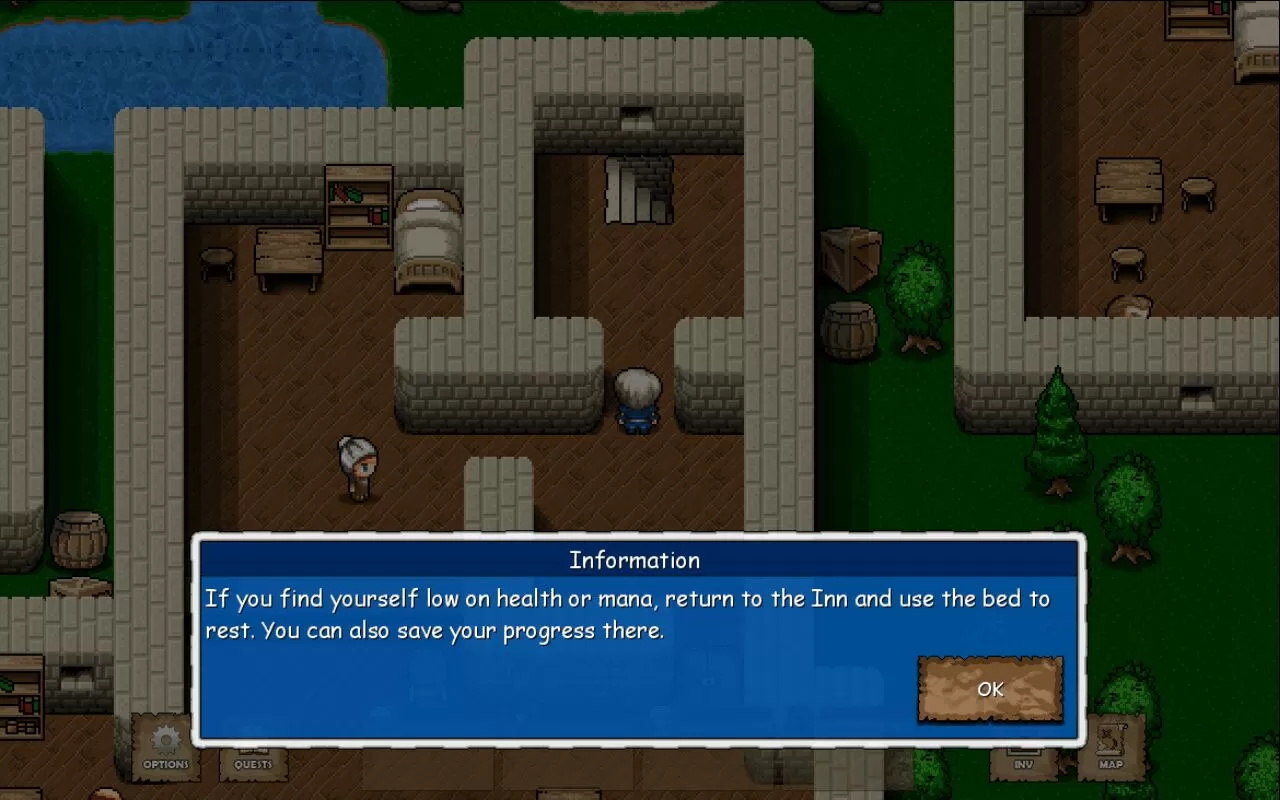Open the Options gear menu
This screenshot has width=1280, height=800.
(165, 749)
